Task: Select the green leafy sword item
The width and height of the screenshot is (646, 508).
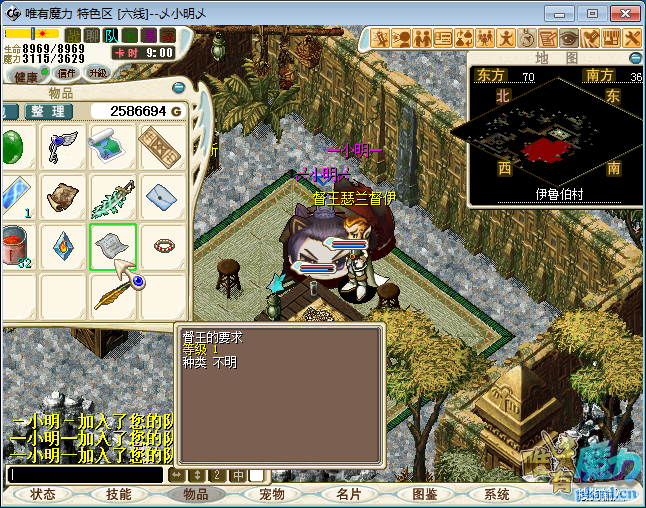Action: coord(112,197)
